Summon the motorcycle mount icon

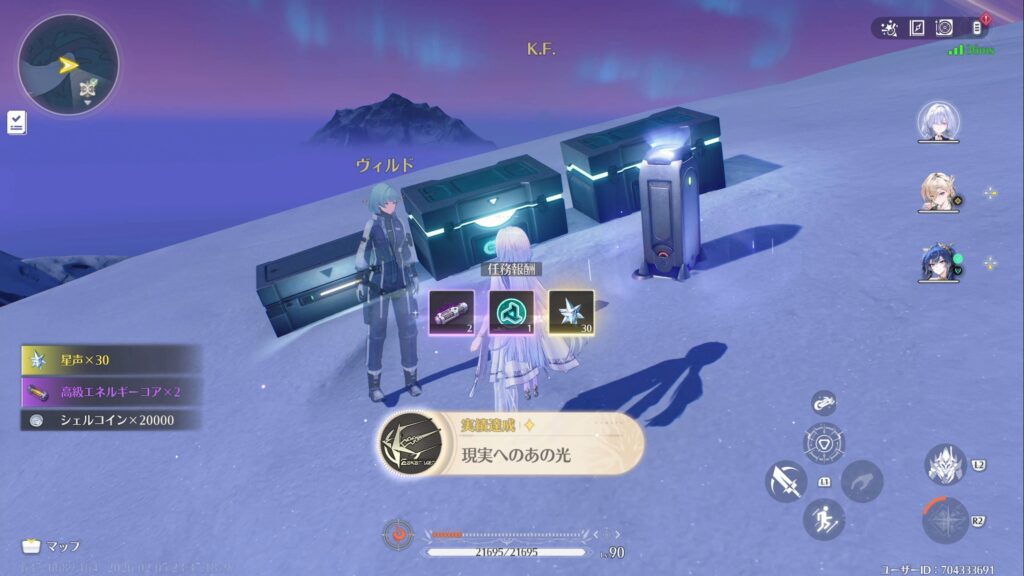(x=824, y=402)
